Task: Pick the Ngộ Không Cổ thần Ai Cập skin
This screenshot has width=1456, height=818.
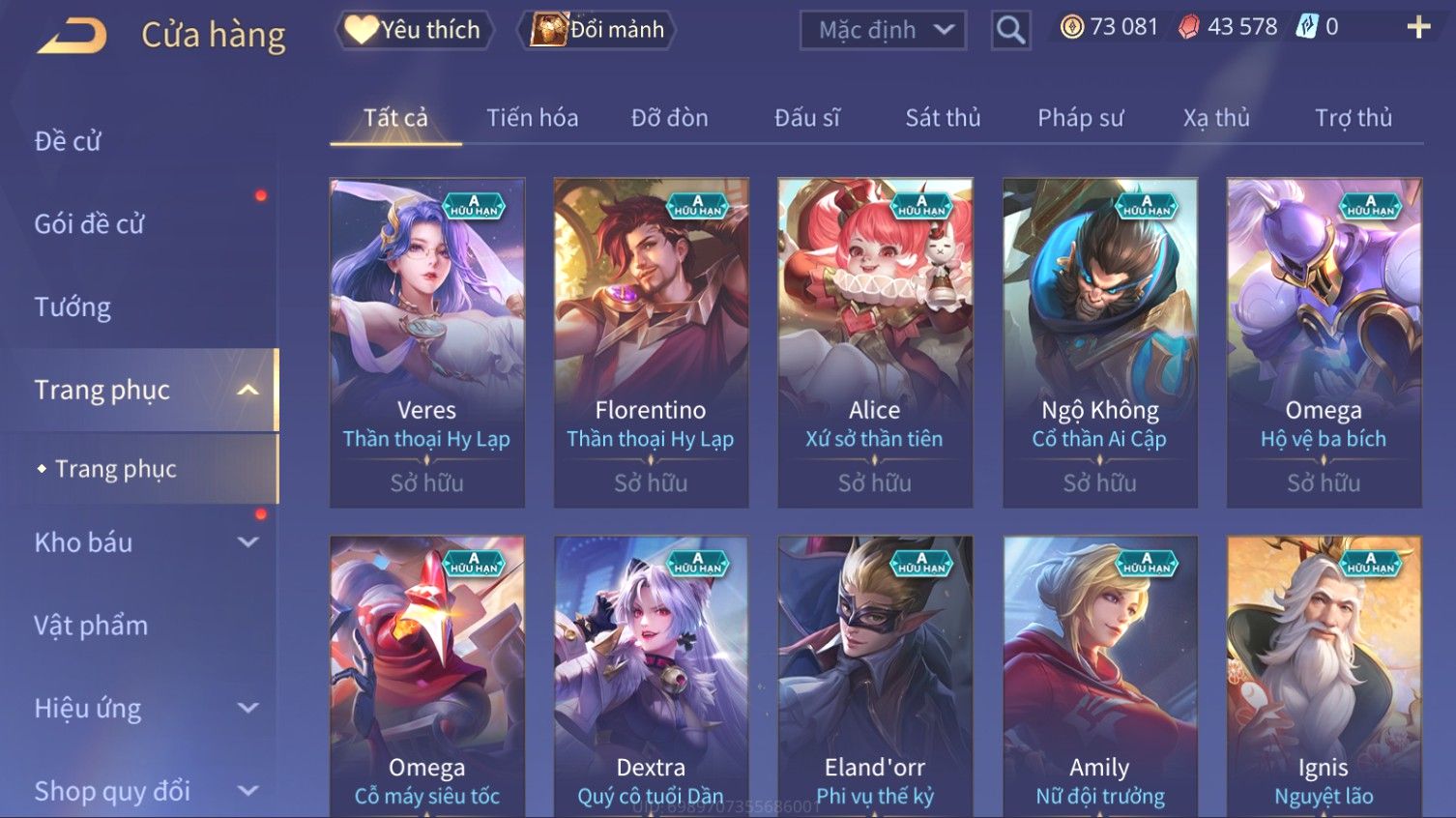Action: (1099, 342)
